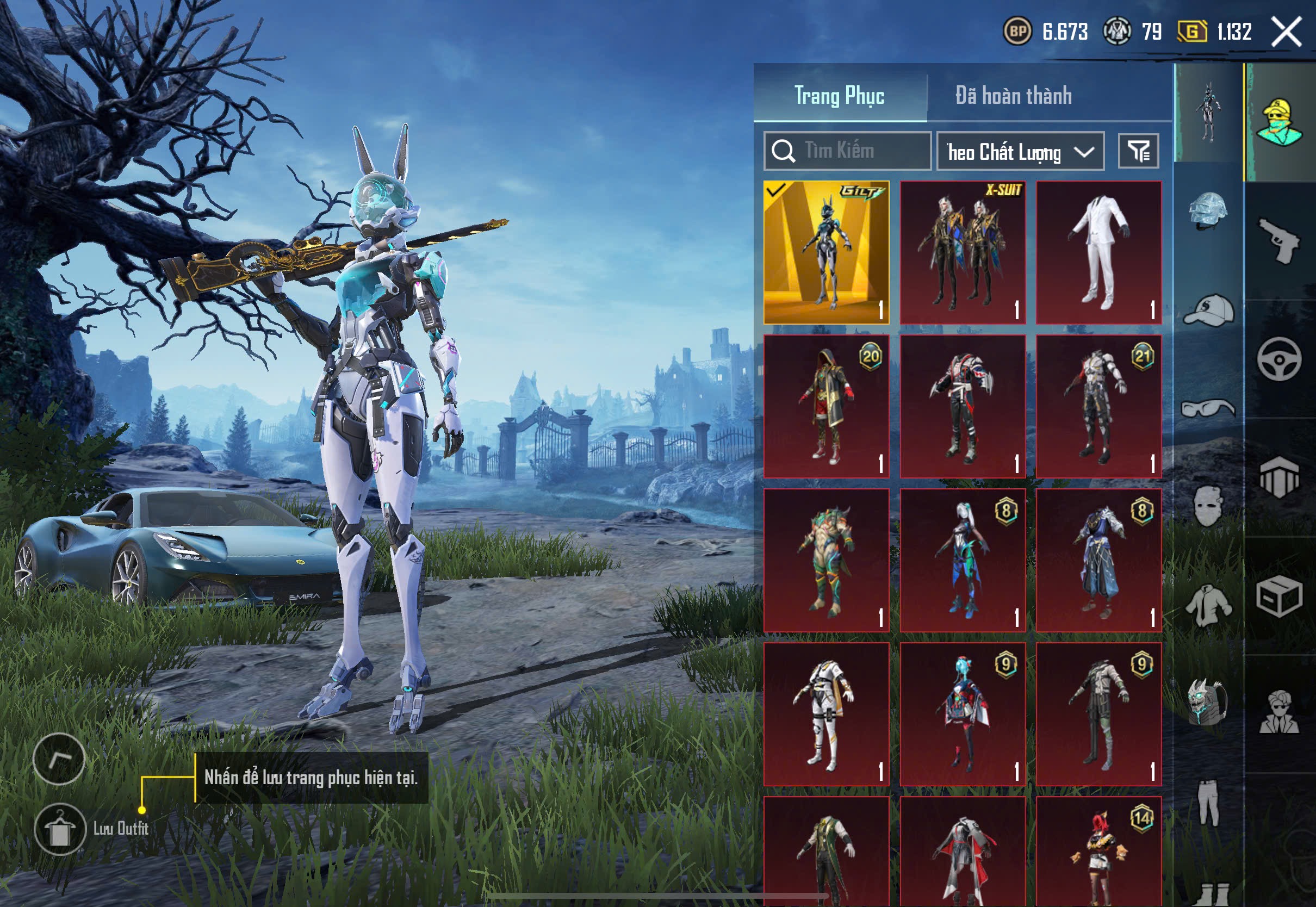Choose the X-SUIT outfit tile

pos(963,252)
